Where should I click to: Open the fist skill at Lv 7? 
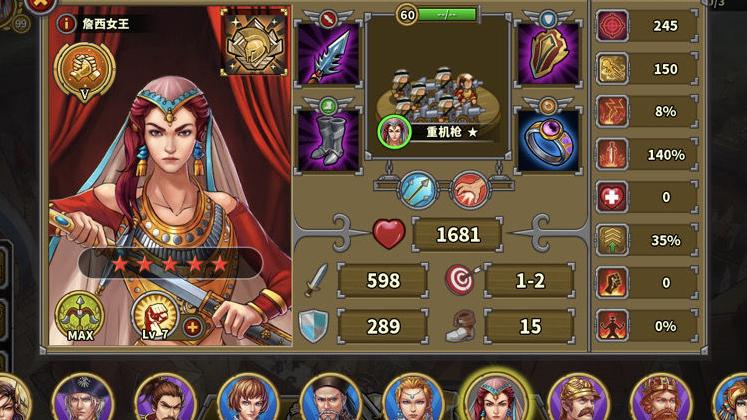tap(155, 315)
